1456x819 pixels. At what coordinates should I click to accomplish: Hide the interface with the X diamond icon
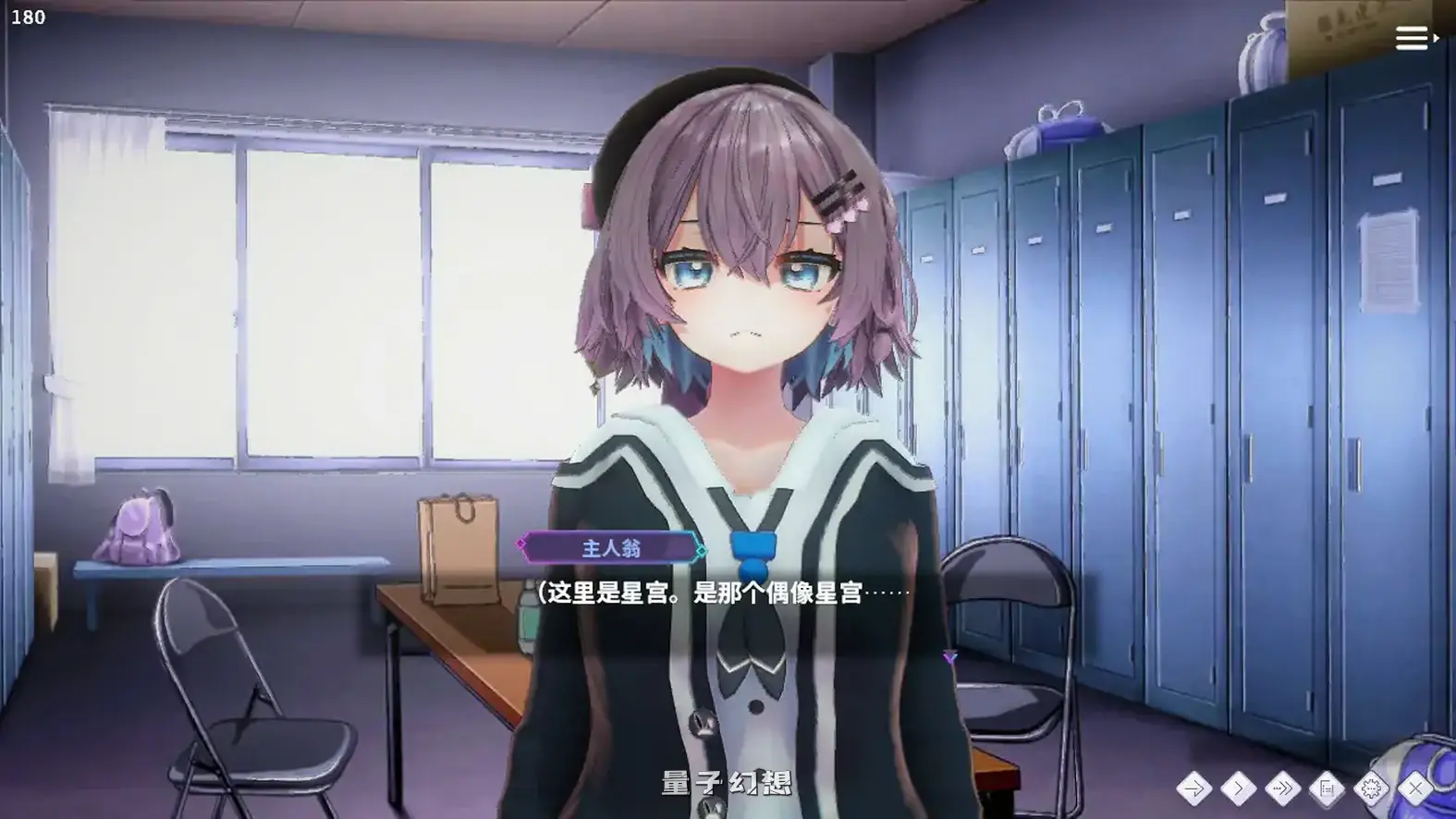[1414, 788]
